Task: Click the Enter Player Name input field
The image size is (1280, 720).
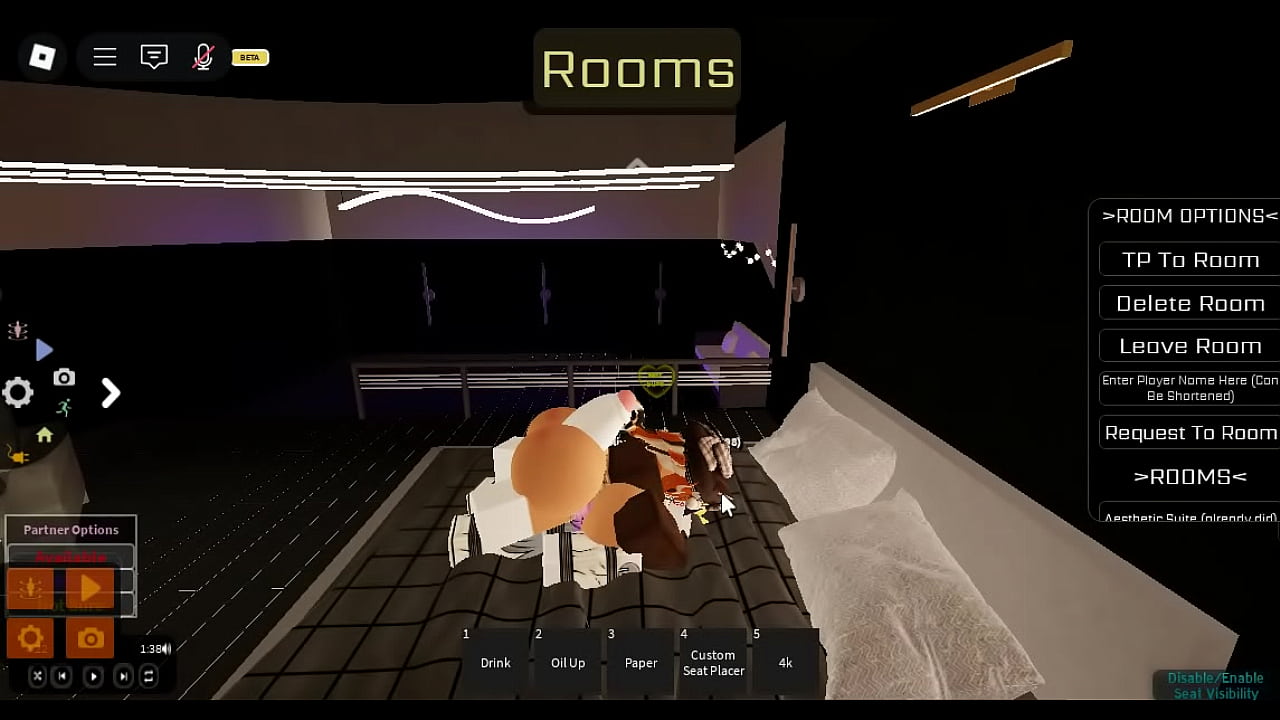Action: pyautogui.click(x=1188, y=388)
